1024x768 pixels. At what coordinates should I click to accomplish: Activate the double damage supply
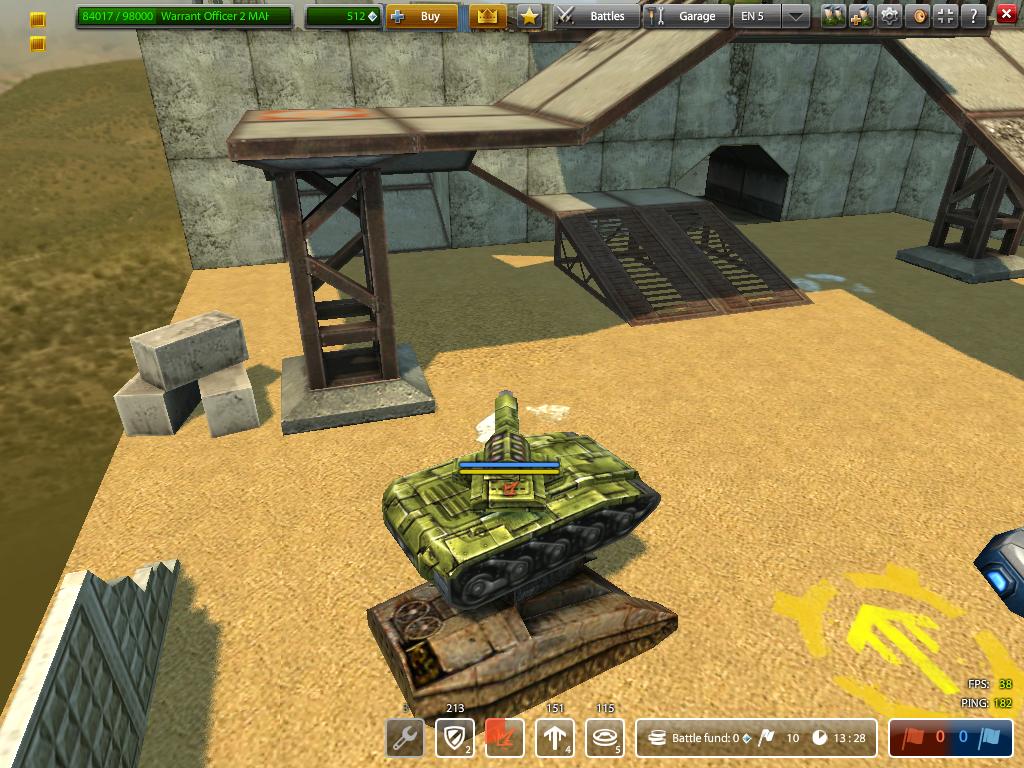click(x=504, y=739)
